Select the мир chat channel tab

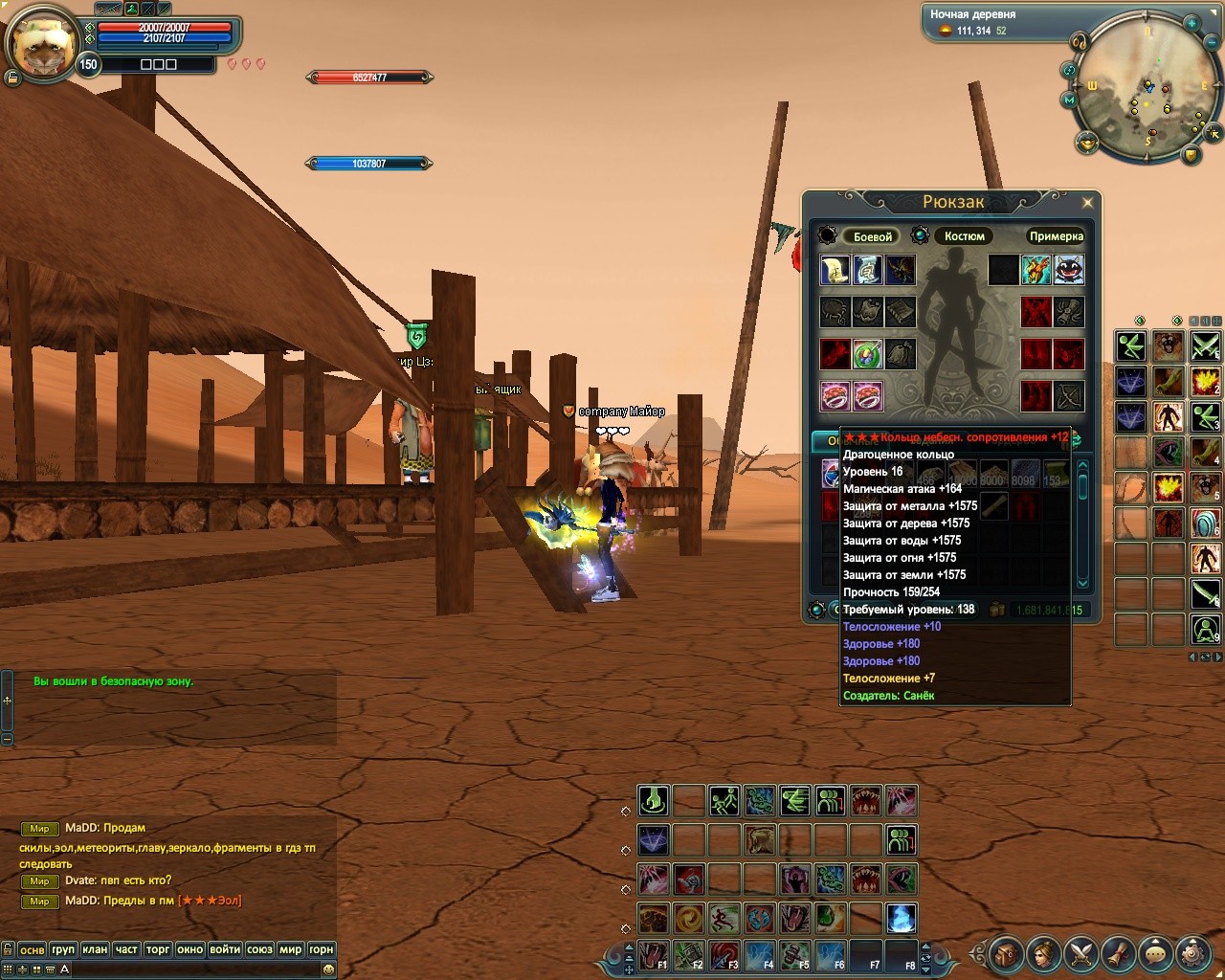[x=290, y=949]
